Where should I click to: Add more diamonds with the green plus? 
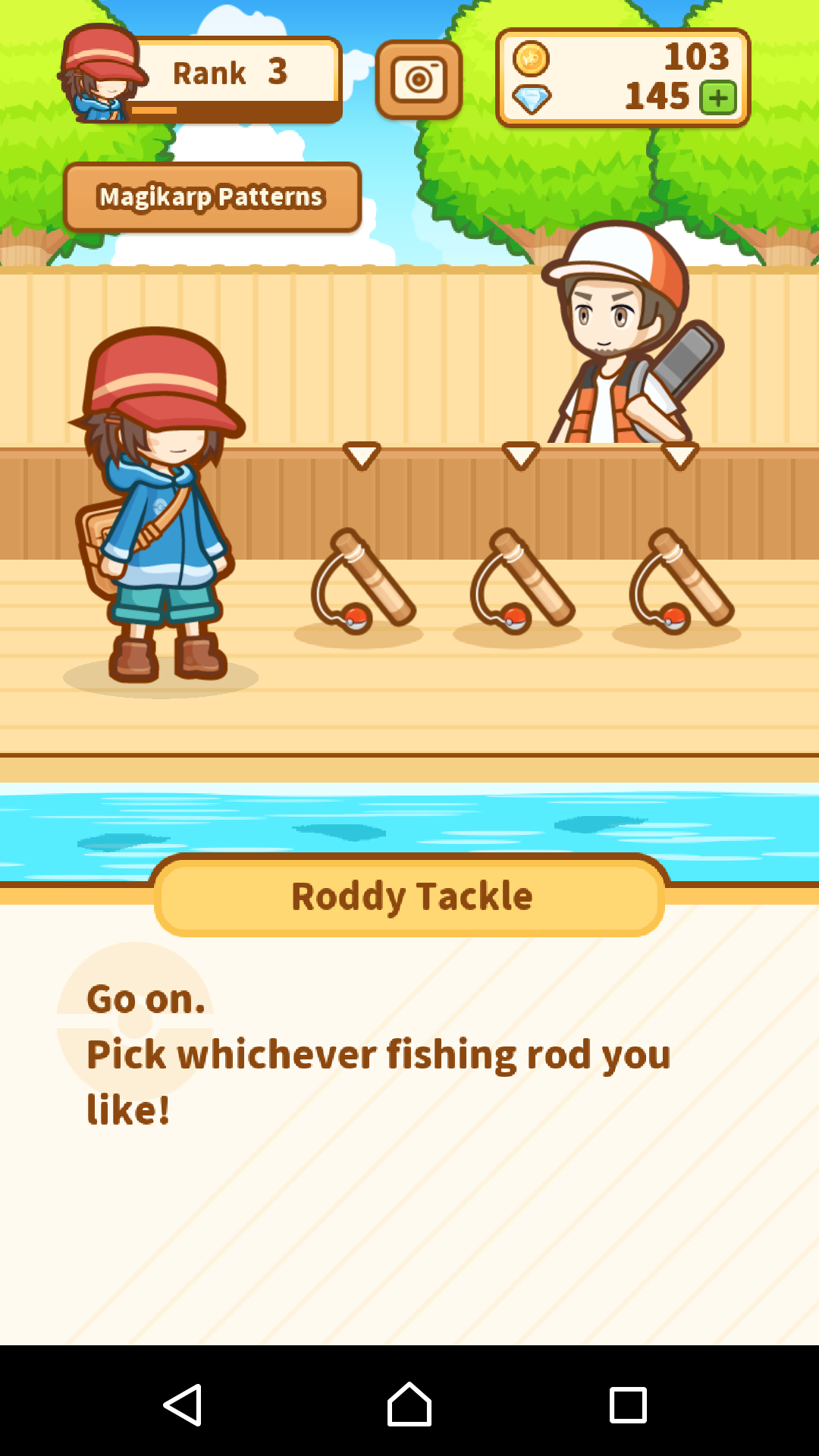[718, 98]
